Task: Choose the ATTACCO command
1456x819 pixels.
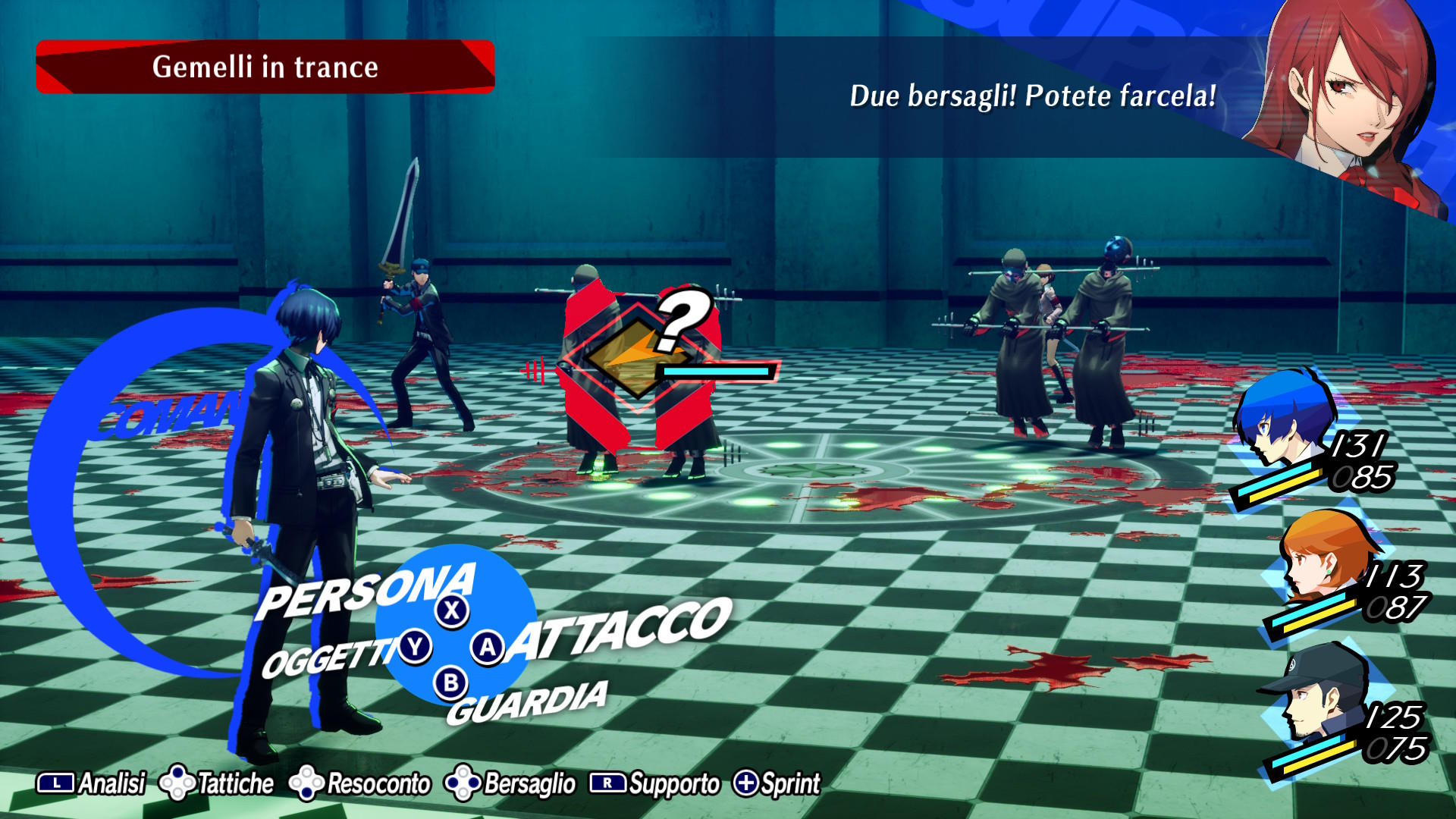Action: coord(618,629)
